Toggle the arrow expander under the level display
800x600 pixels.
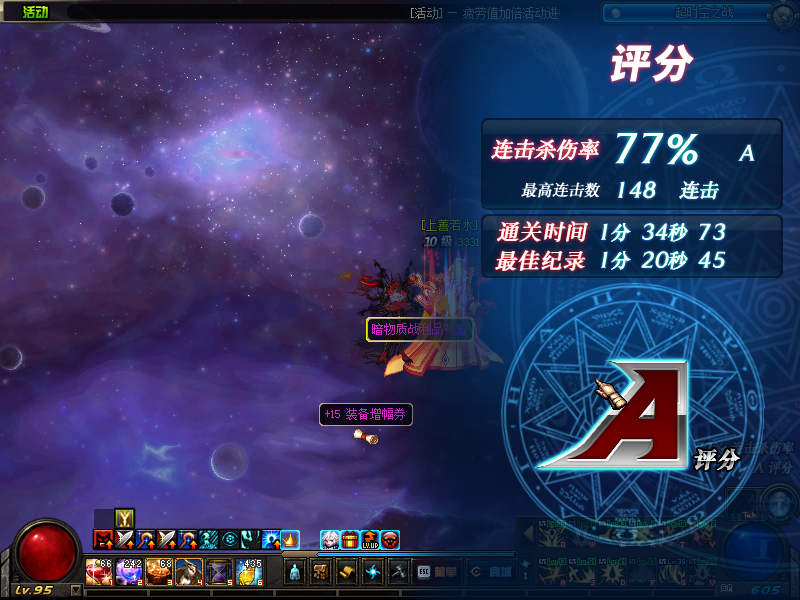pos(76,590)
